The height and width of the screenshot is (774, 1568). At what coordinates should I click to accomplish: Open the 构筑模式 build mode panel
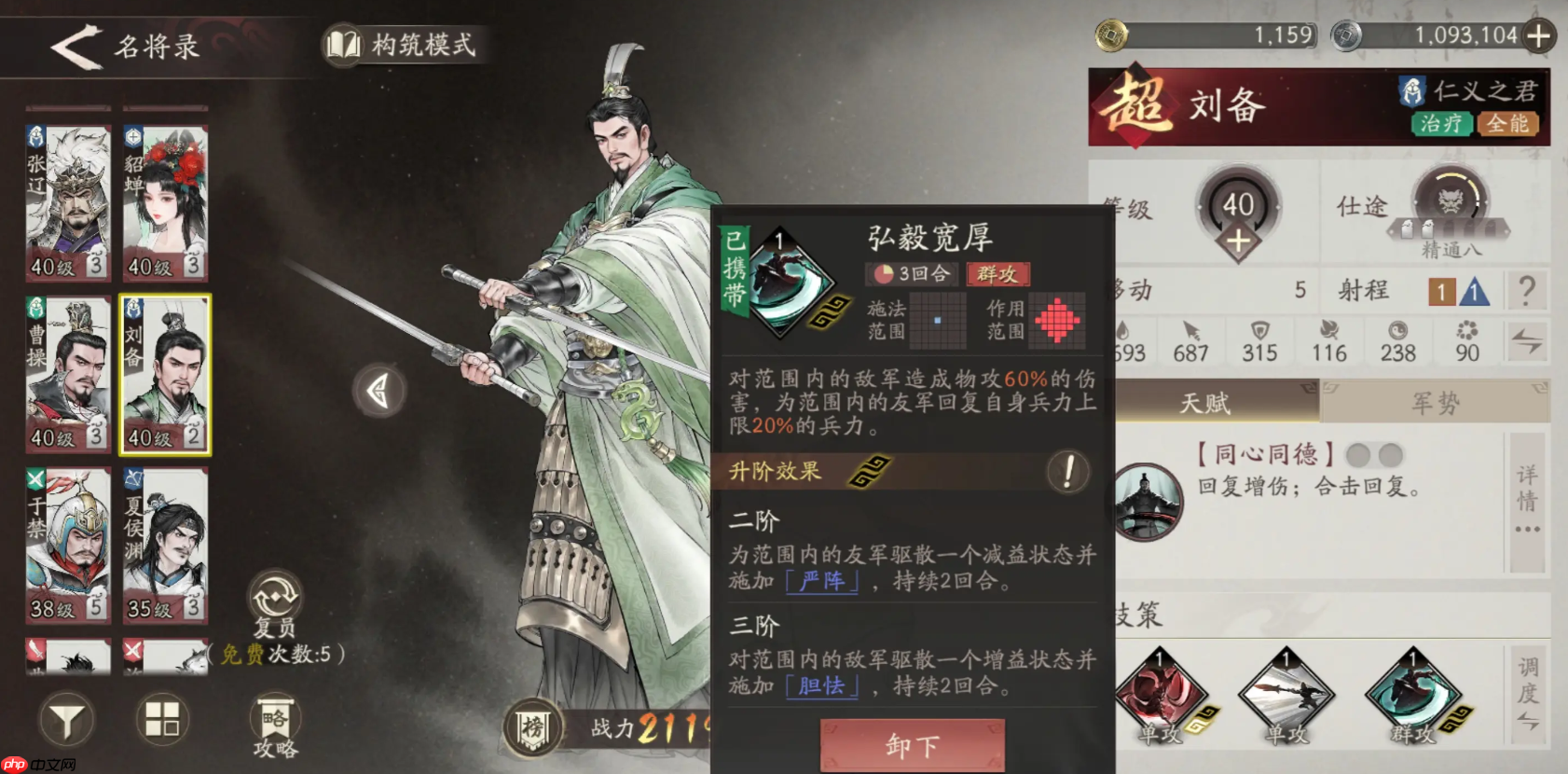[x=401, y=43]
